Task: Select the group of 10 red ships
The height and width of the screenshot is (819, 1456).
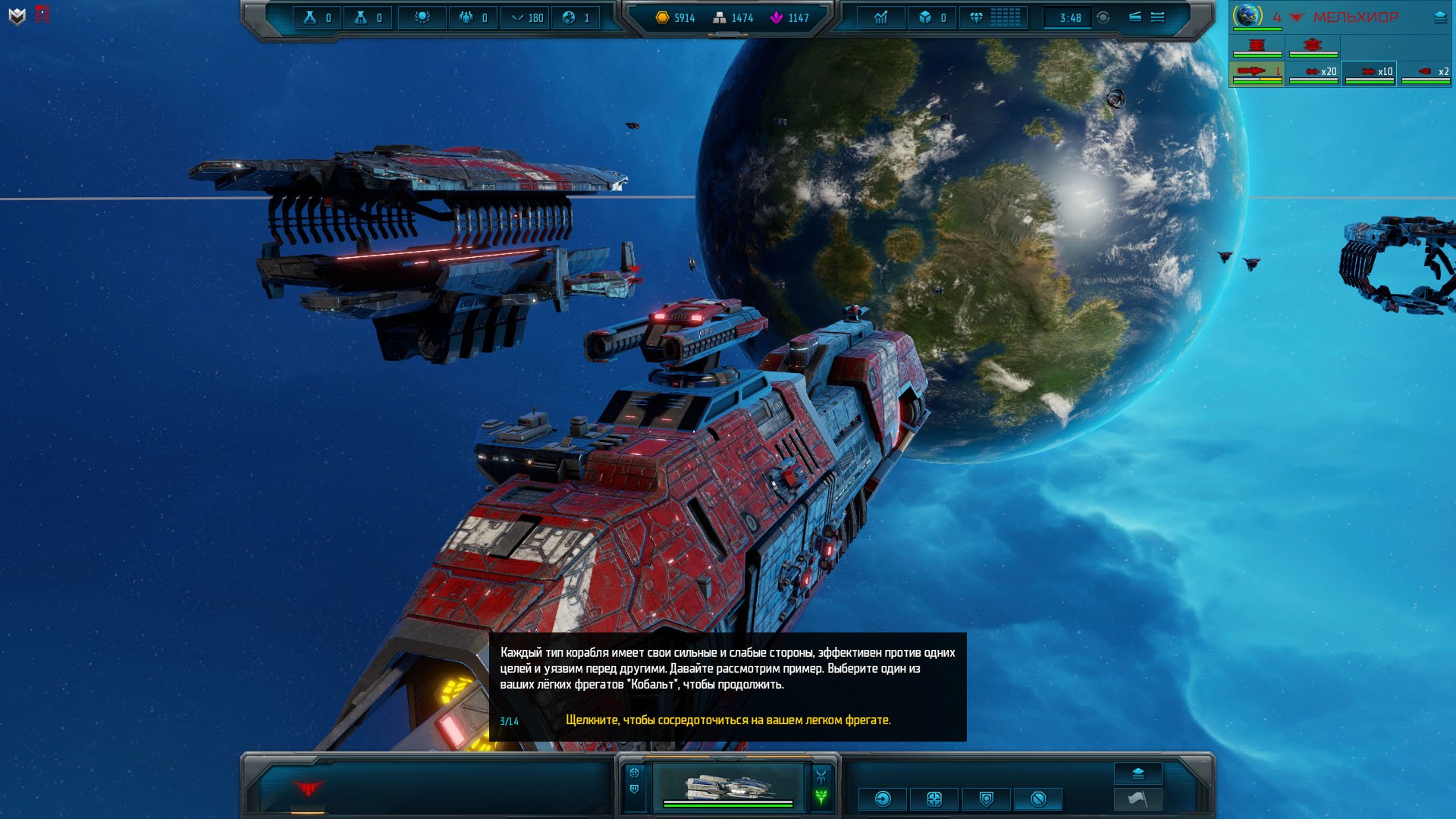Action: pos(1369,73)
